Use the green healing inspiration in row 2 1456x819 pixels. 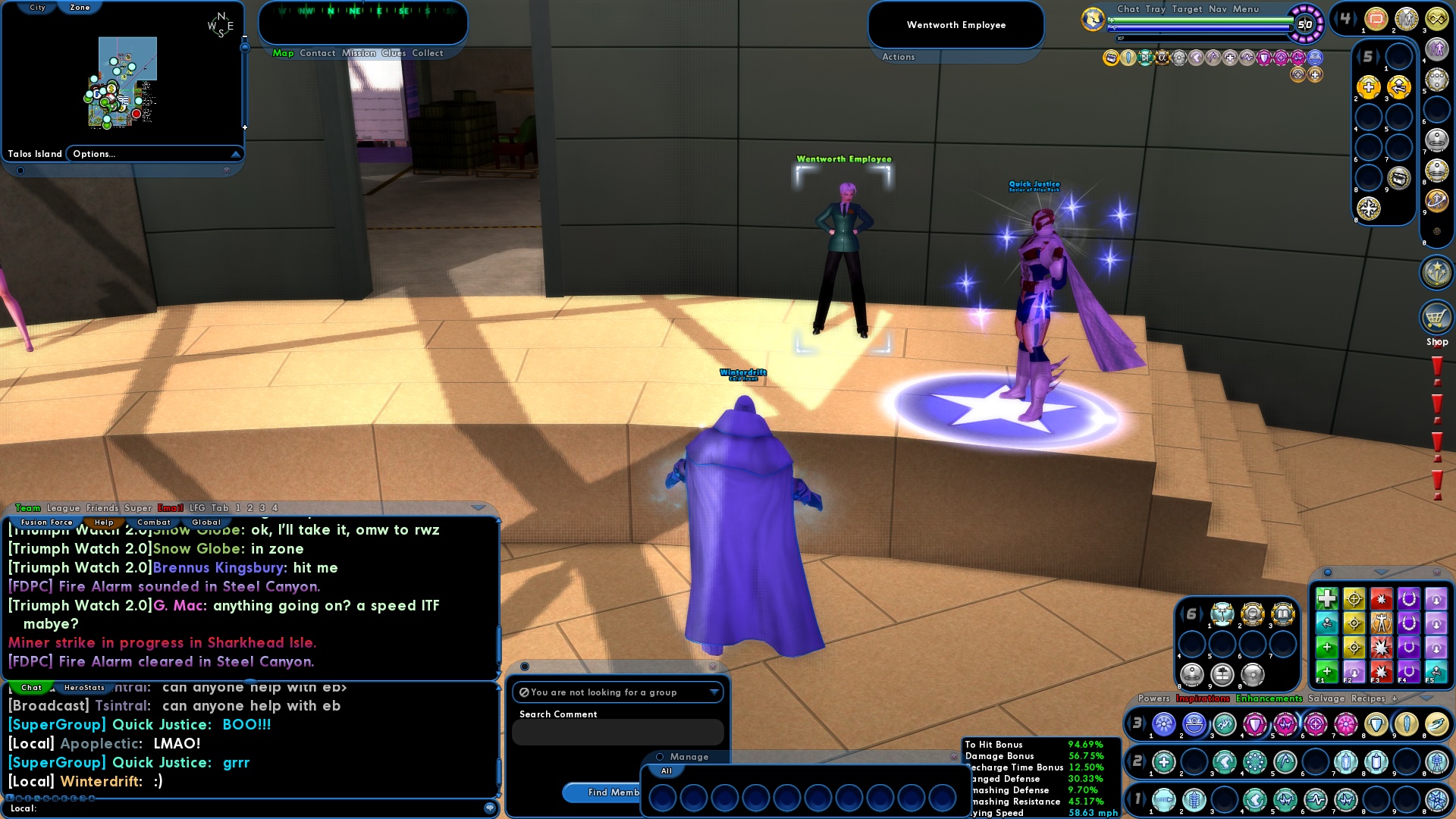1164,762
